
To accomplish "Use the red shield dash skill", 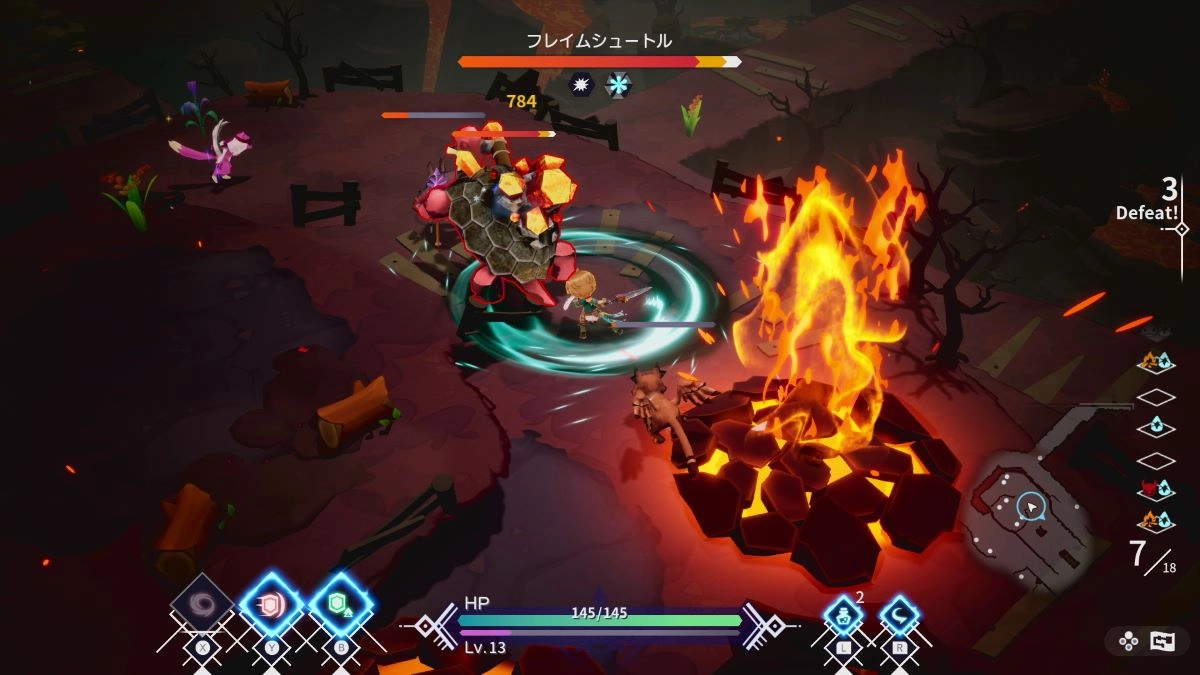I will click(271, 605).
